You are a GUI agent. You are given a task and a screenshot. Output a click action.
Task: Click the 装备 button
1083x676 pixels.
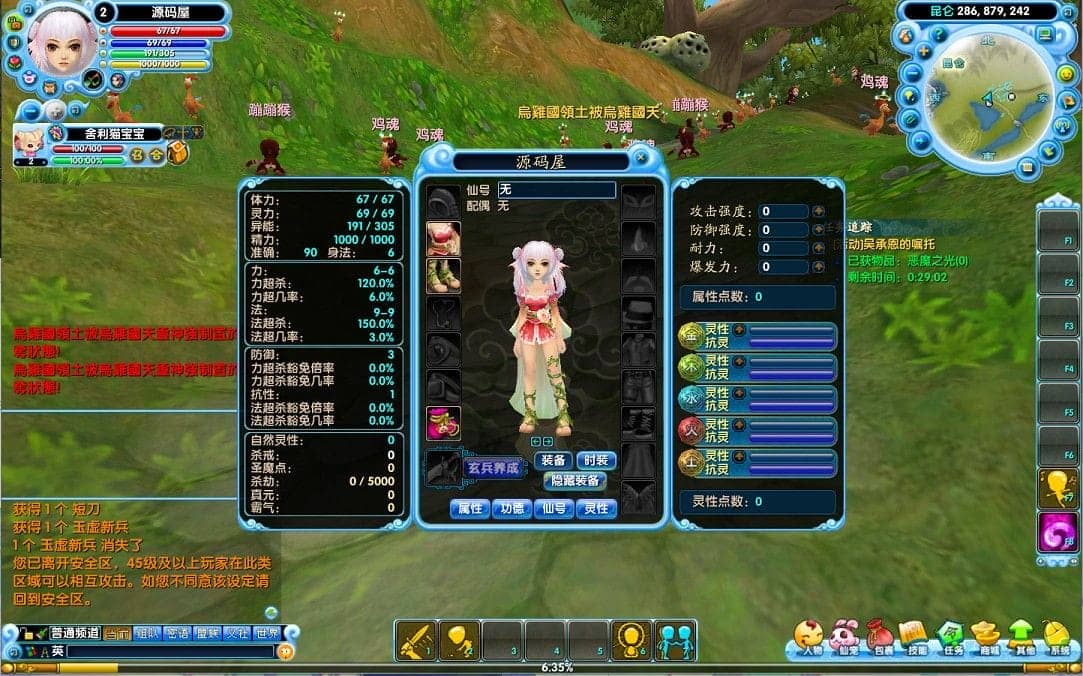tap(553, 460)
